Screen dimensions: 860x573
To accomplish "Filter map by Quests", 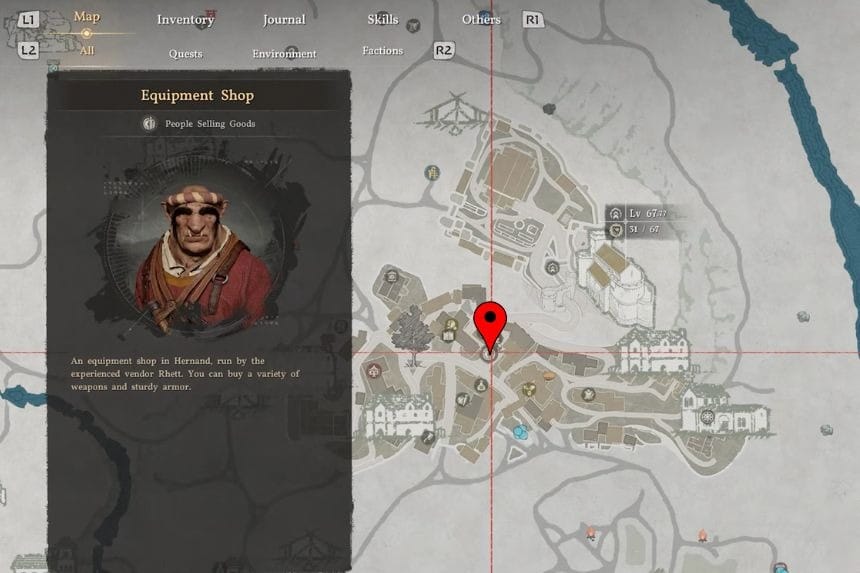I will click(x=185, y=54).
